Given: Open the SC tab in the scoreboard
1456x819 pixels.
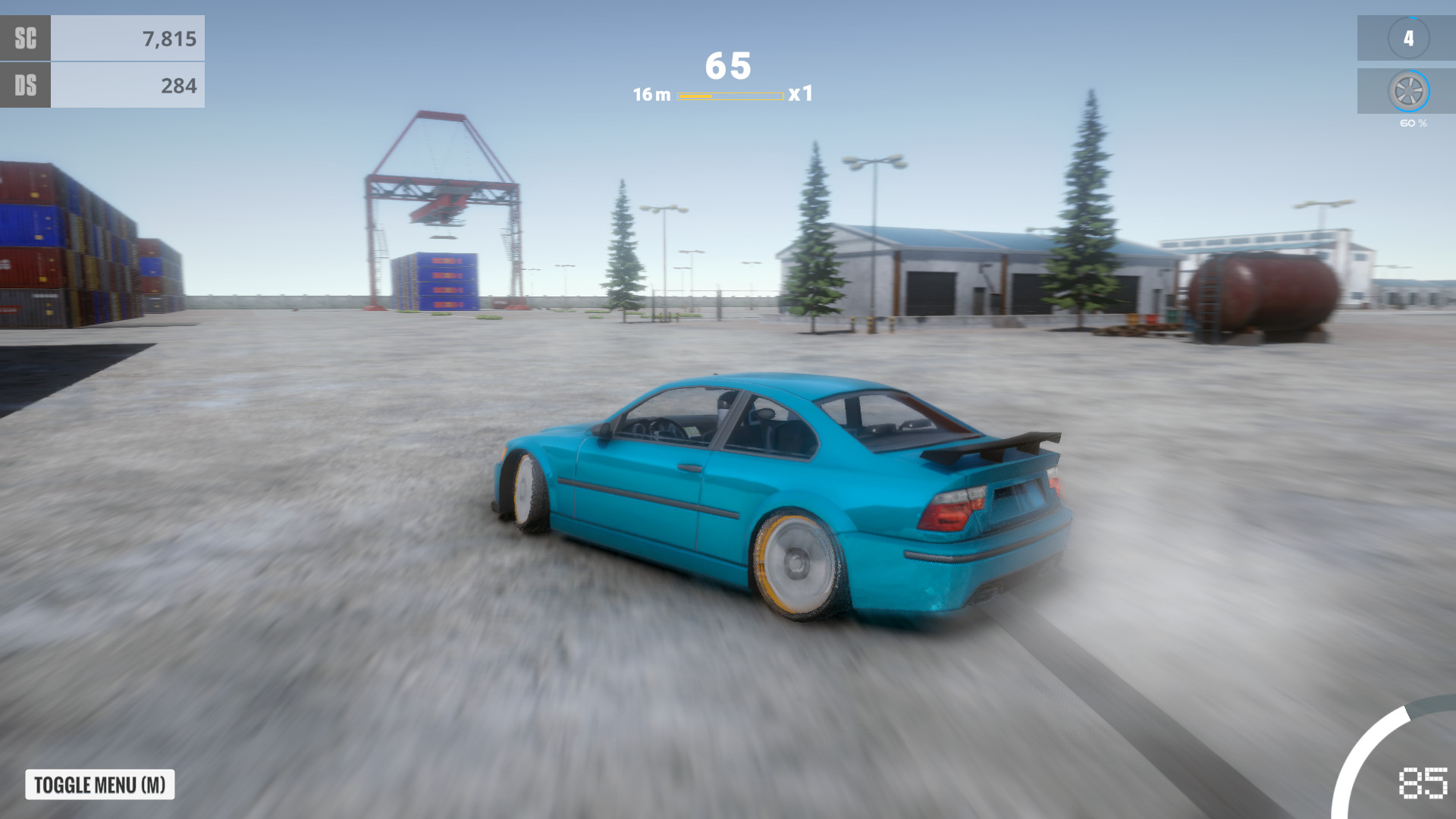Looking at the screenshot, I should pos(25,37).
